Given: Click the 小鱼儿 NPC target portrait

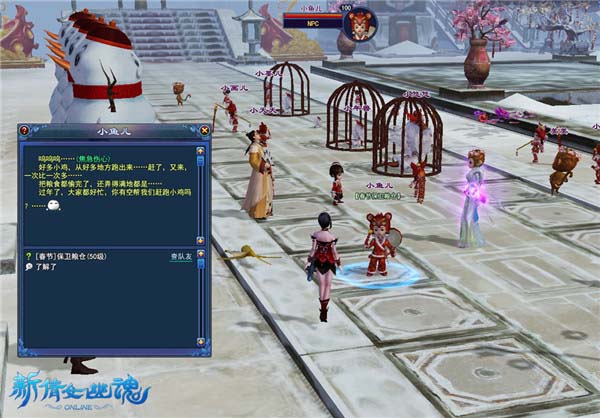Looking at the screenshot, I should (x=361, y=24).
